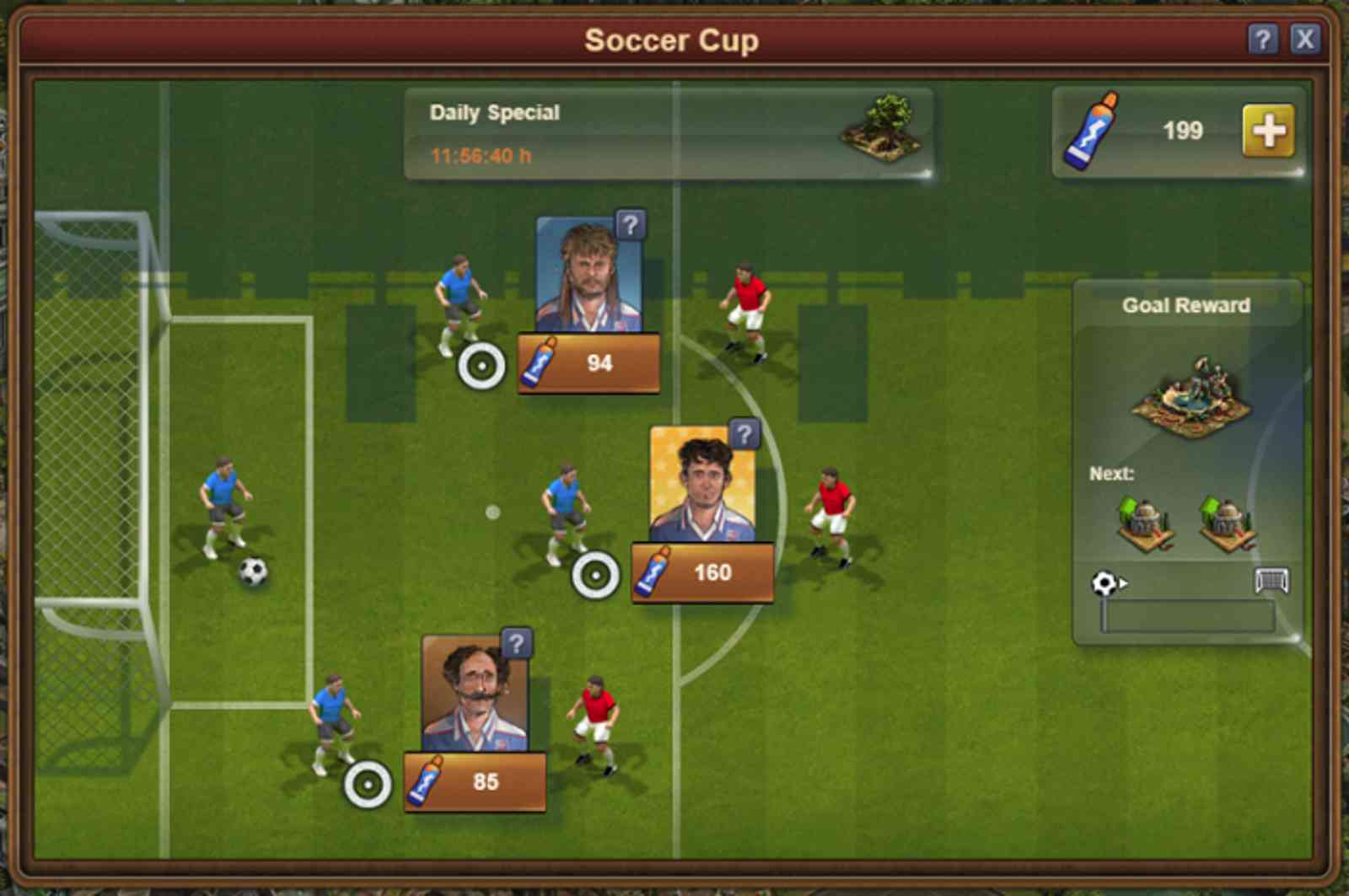Target the pass marker beside the 85 cost

[368, 785]
